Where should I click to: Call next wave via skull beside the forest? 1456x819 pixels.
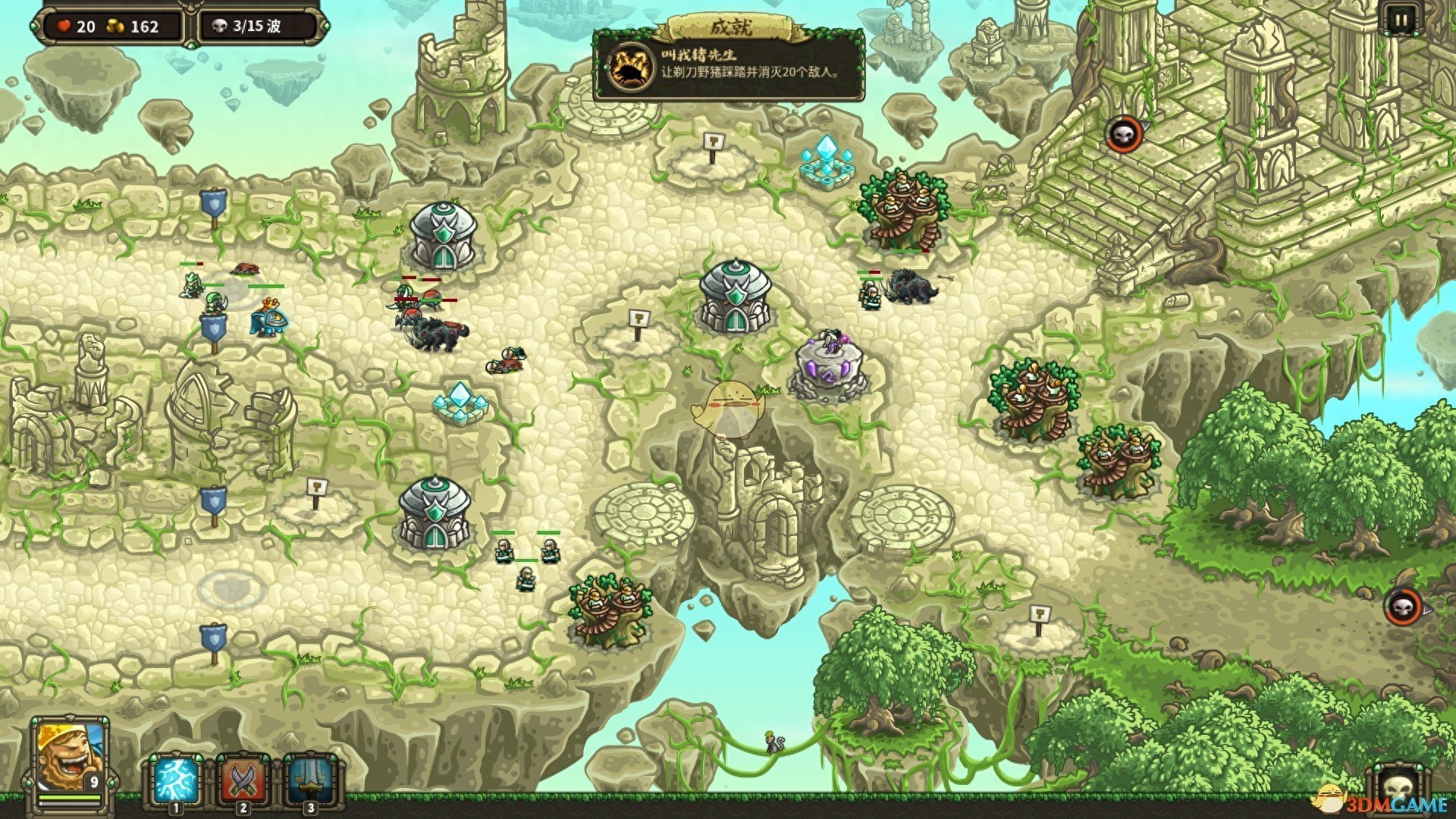[1403, 607]
